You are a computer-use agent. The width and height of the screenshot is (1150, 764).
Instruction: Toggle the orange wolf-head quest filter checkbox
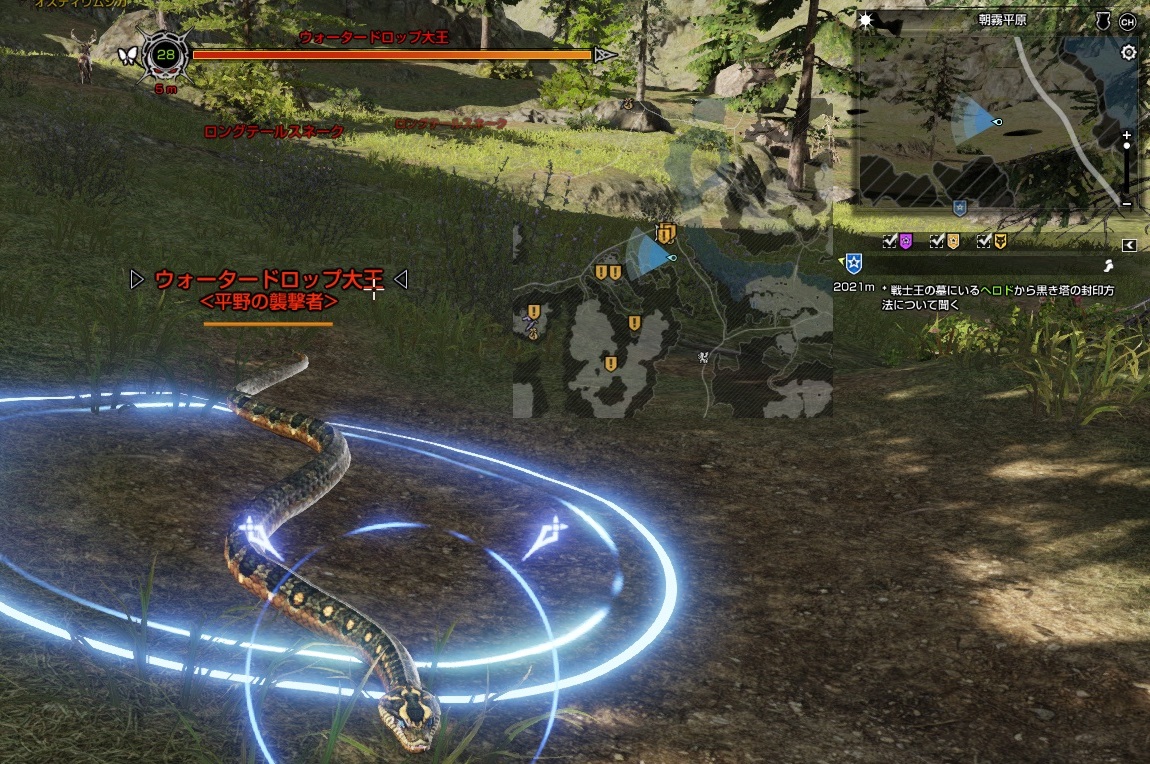[984, 241]
